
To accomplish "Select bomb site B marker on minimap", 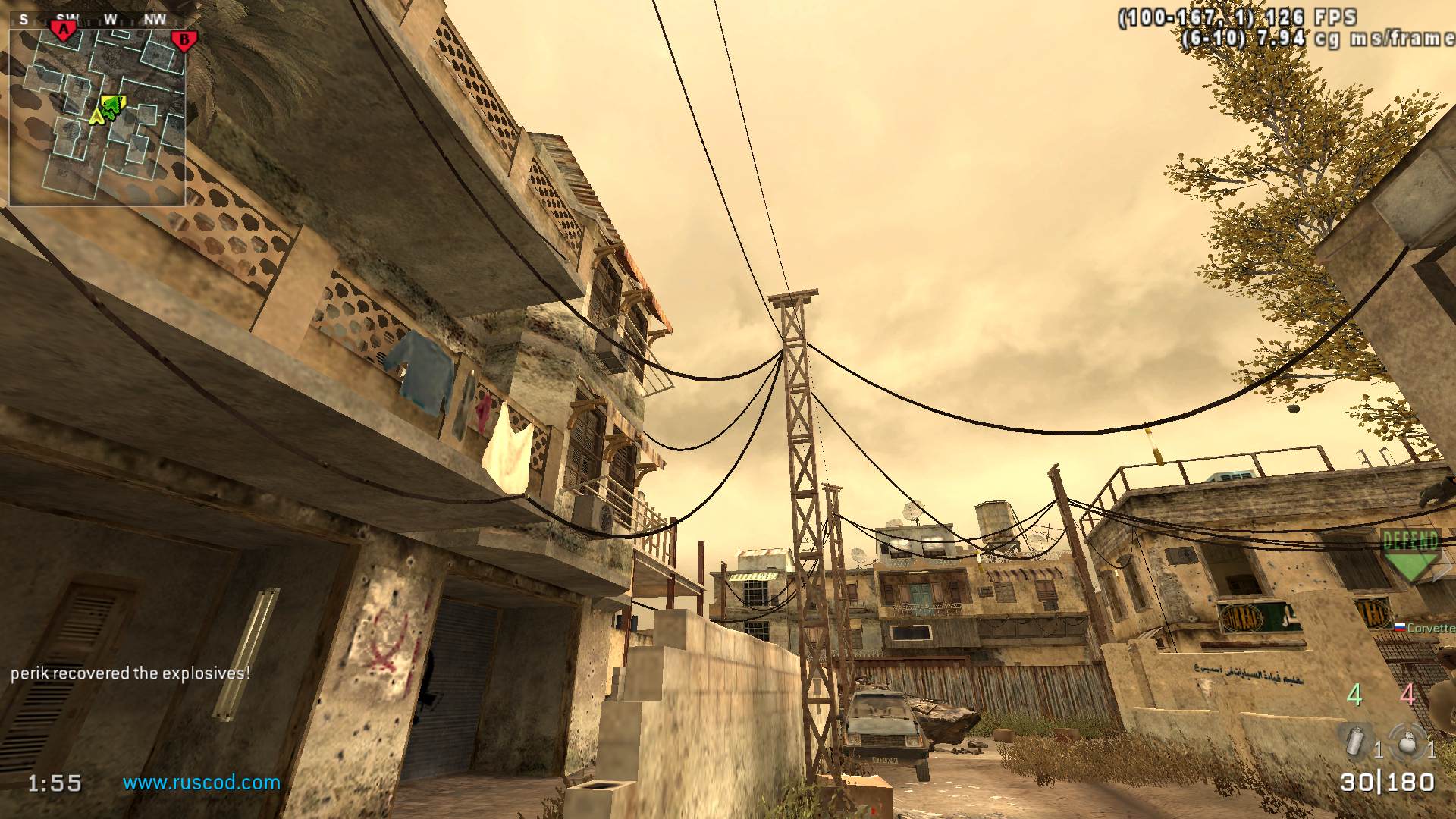I will 183,40.
